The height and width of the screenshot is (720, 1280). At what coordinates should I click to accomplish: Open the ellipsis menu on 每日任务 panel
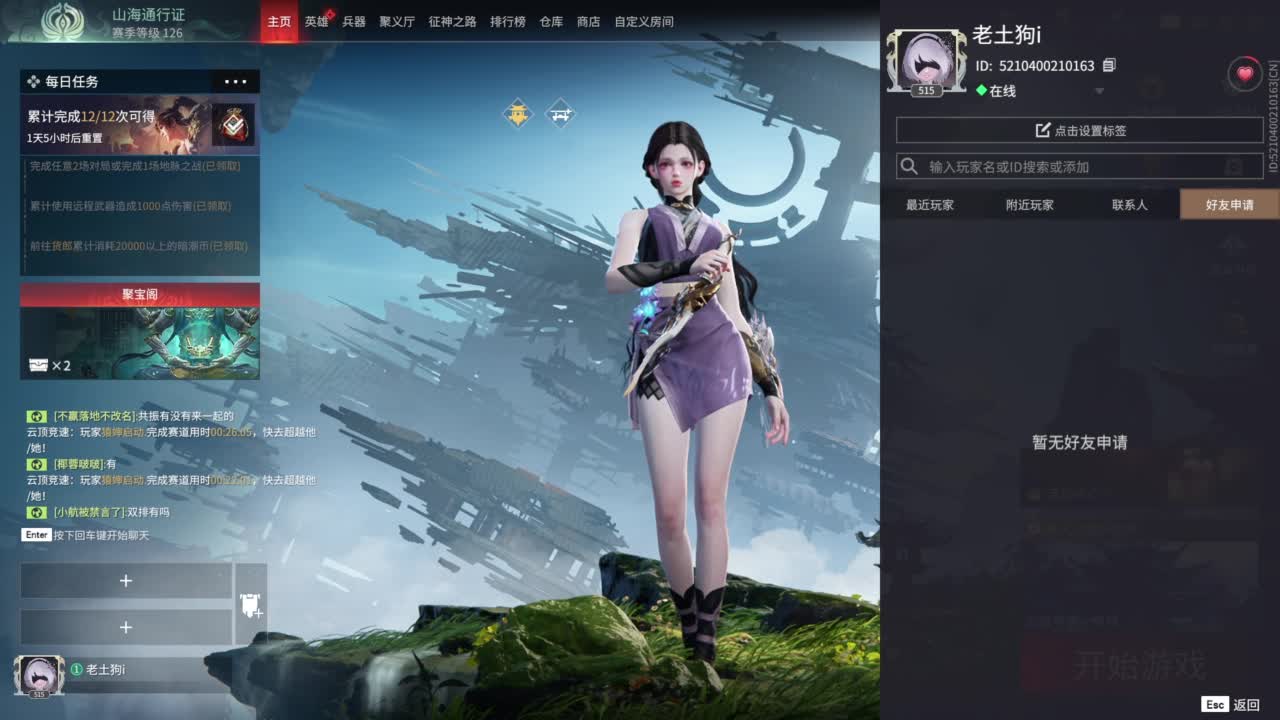point(235,81)
